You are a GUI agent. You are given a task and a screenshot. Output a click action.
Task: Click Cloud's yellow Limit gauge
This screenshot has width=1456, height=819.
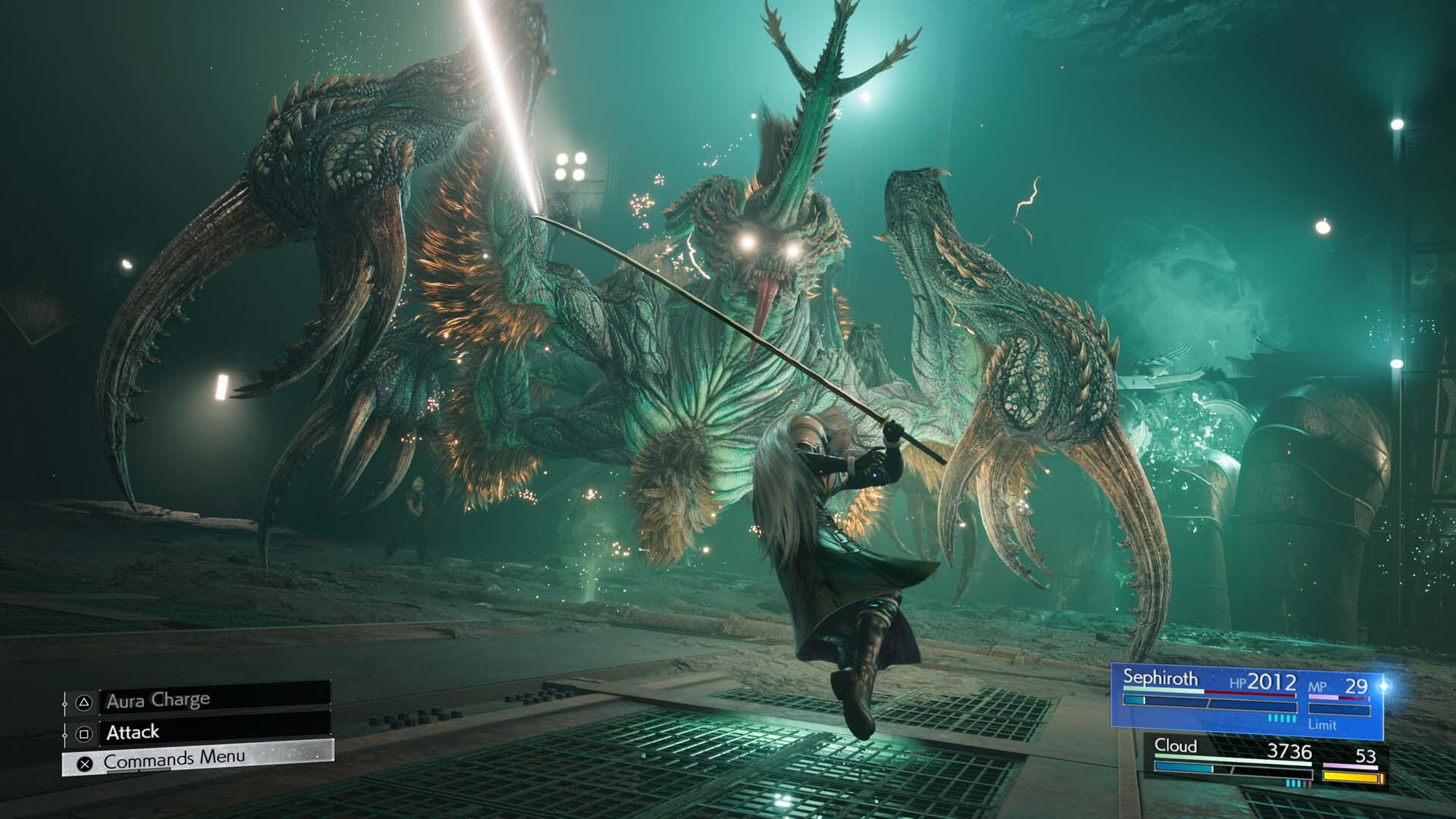coord(1352,777)
